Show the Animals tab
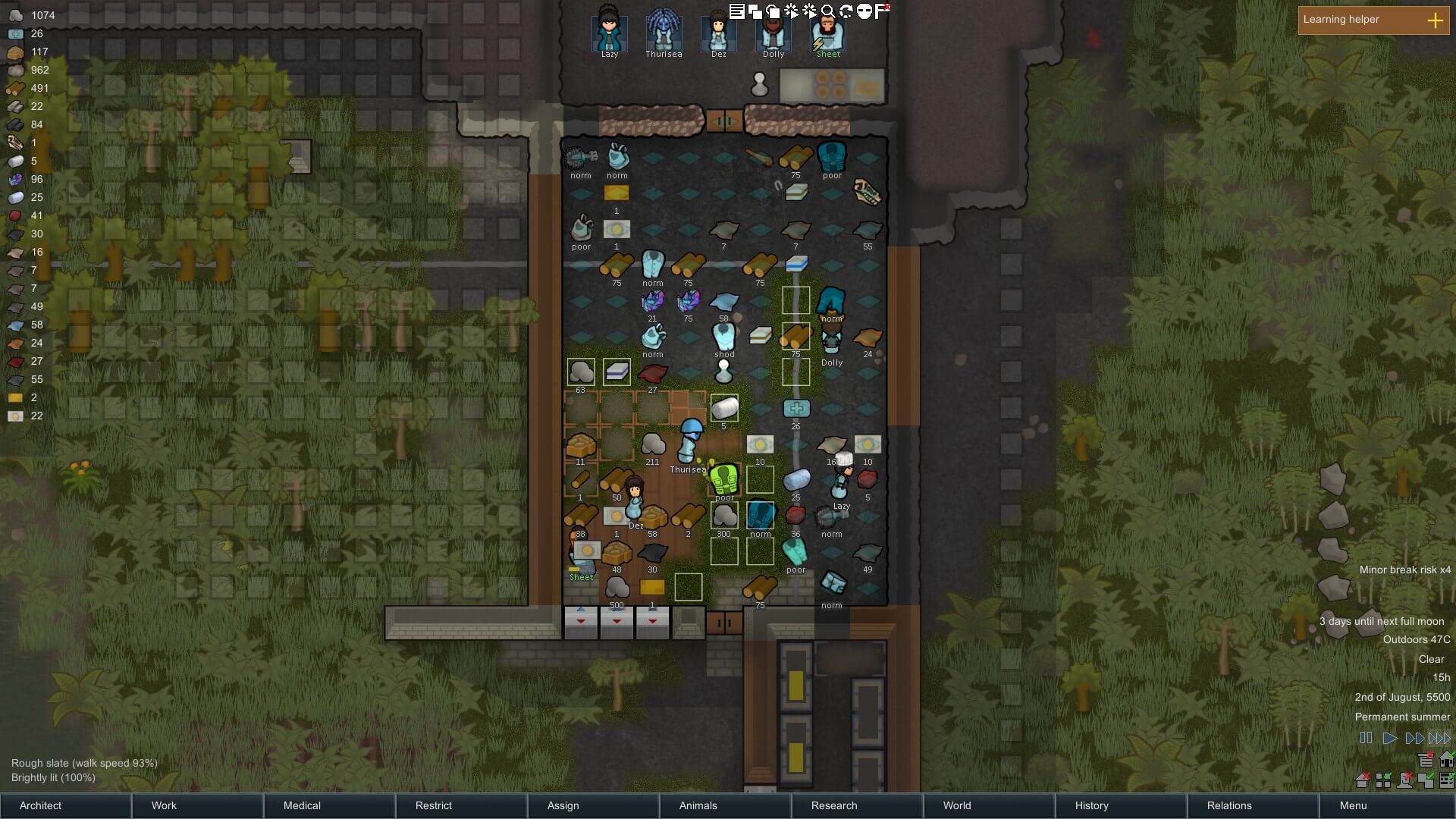Screen dimensions: 1456x819 (x=725, y=805)
